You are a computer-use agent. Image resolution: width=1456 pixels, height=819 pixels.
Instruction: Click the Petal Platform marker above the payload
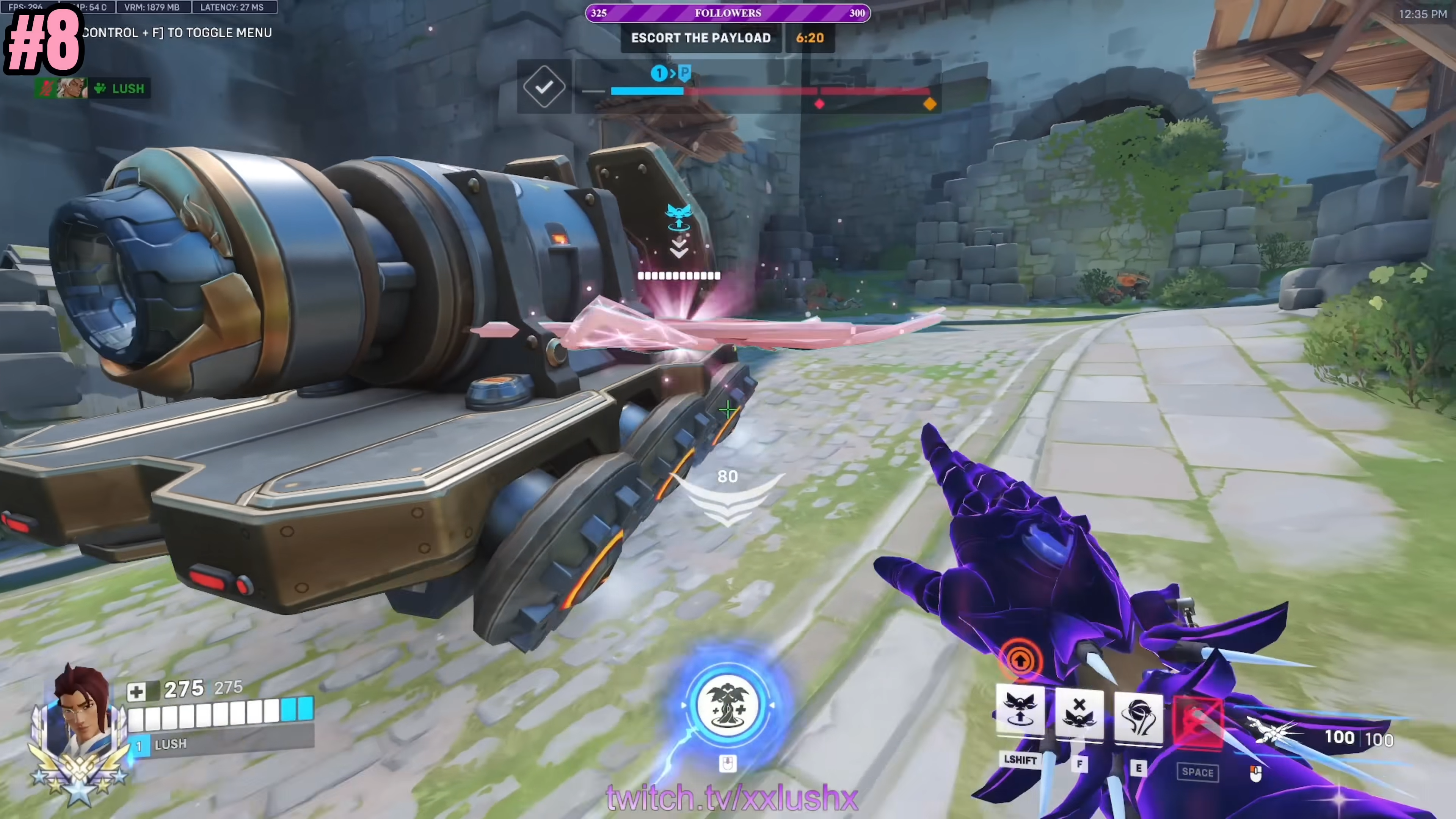click(678, 218)
